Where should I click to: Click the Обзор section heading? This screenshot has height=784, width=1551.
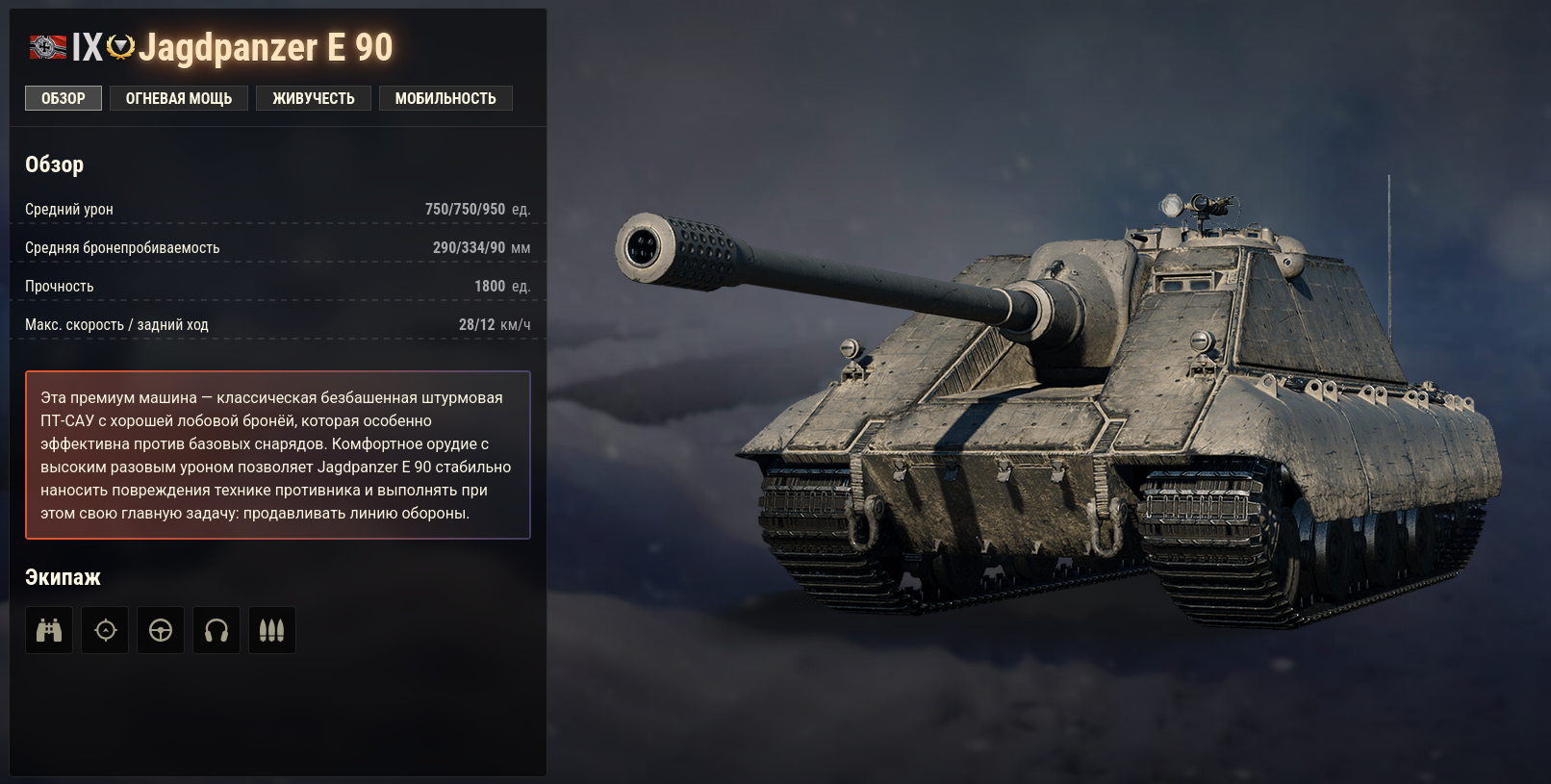(54, 164)
